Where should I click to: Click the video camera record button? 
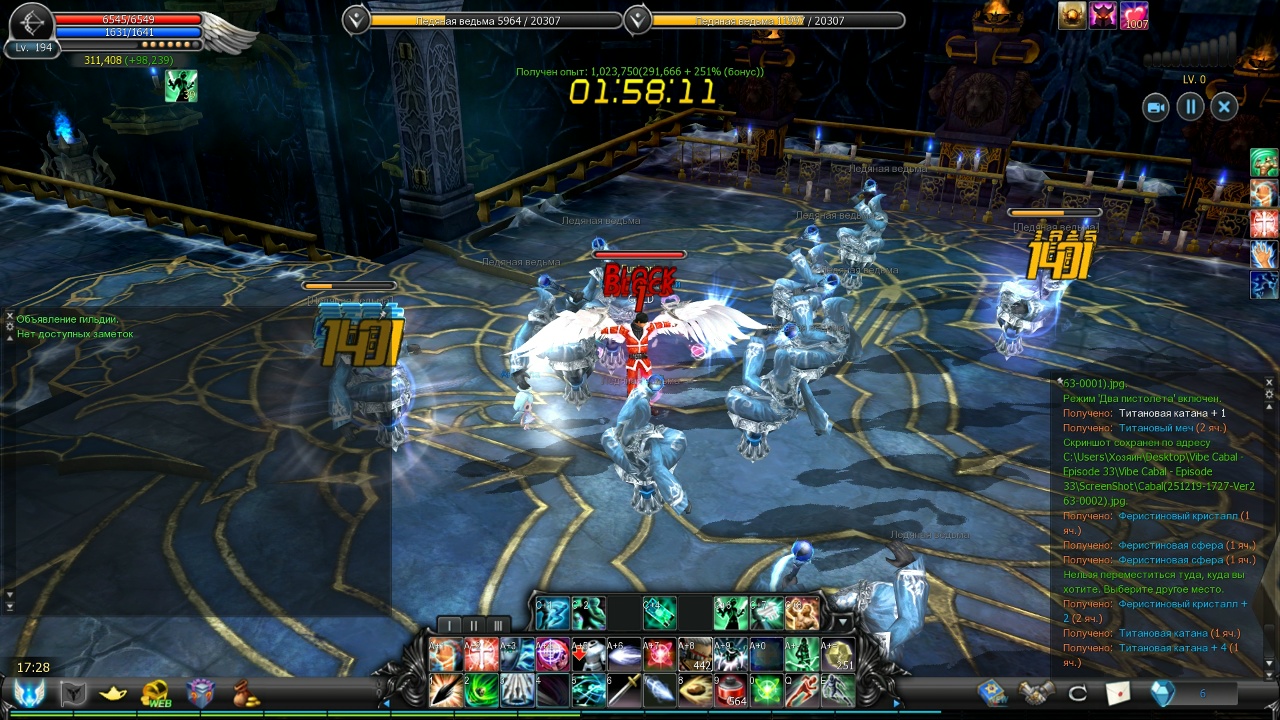(x=1156, y=107)
